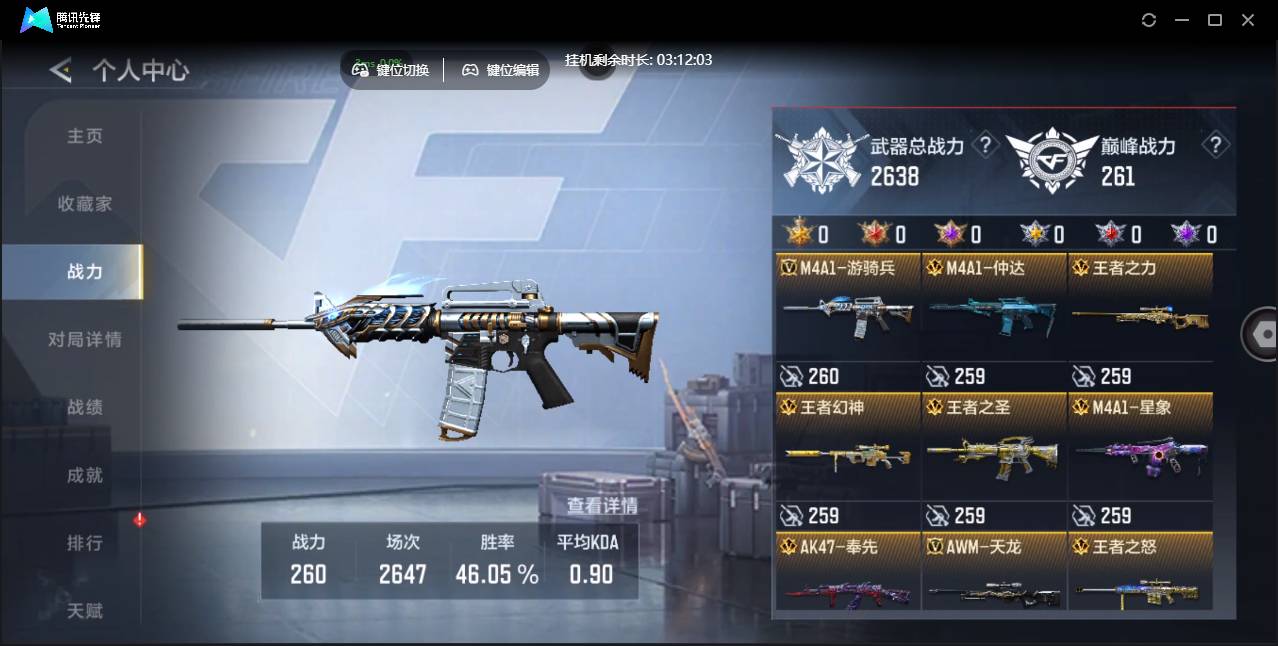Switch to the 成就 tab
Screen dimensions: 1278x646
[85, 476]
